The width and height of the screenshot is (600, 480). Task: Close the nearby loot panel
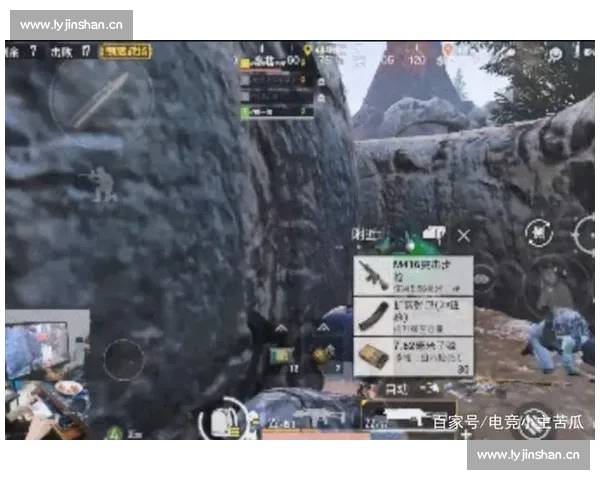coord(463,236)
